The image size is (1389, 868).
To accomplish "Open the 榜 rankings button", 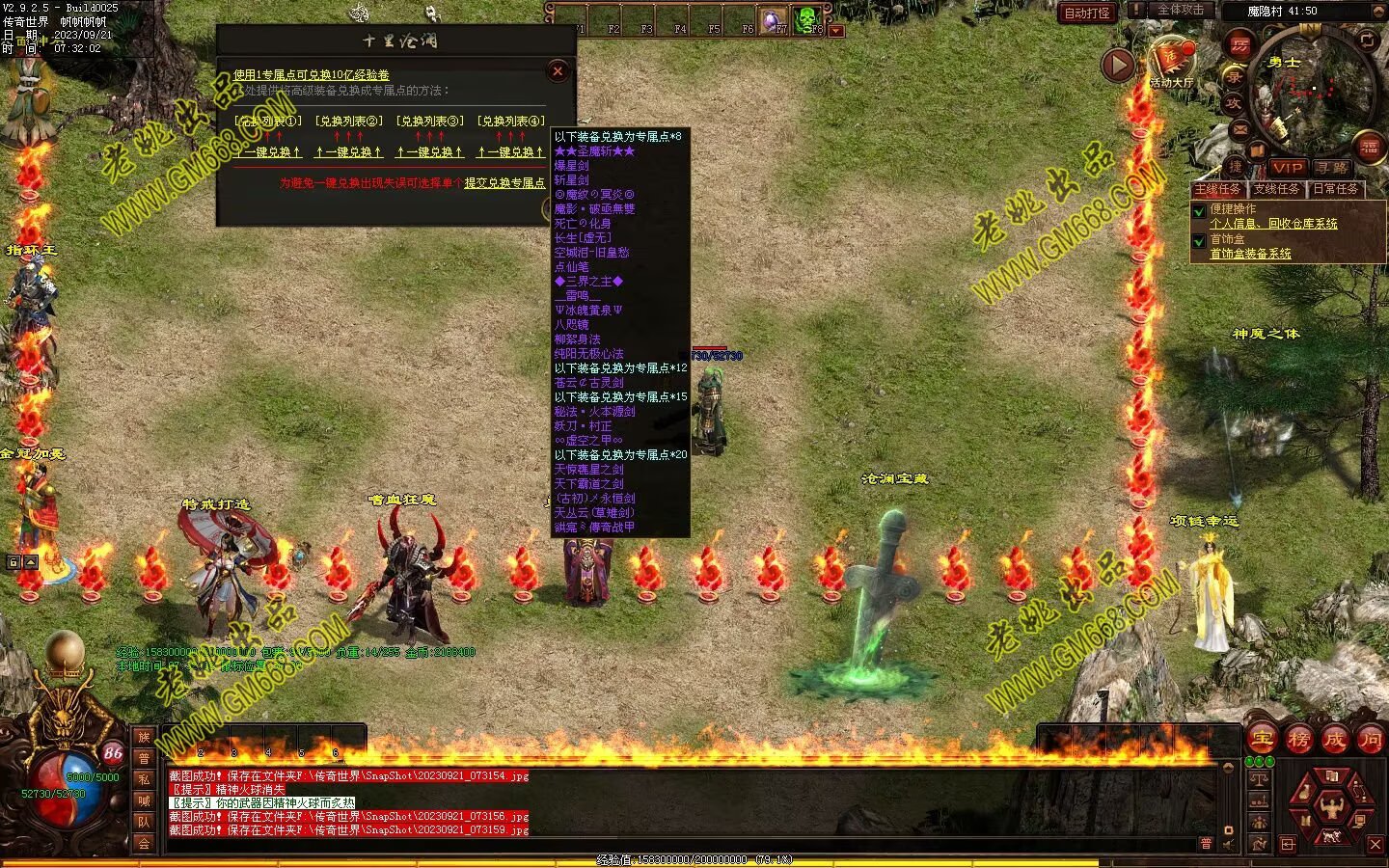I will pos(1298,740).
